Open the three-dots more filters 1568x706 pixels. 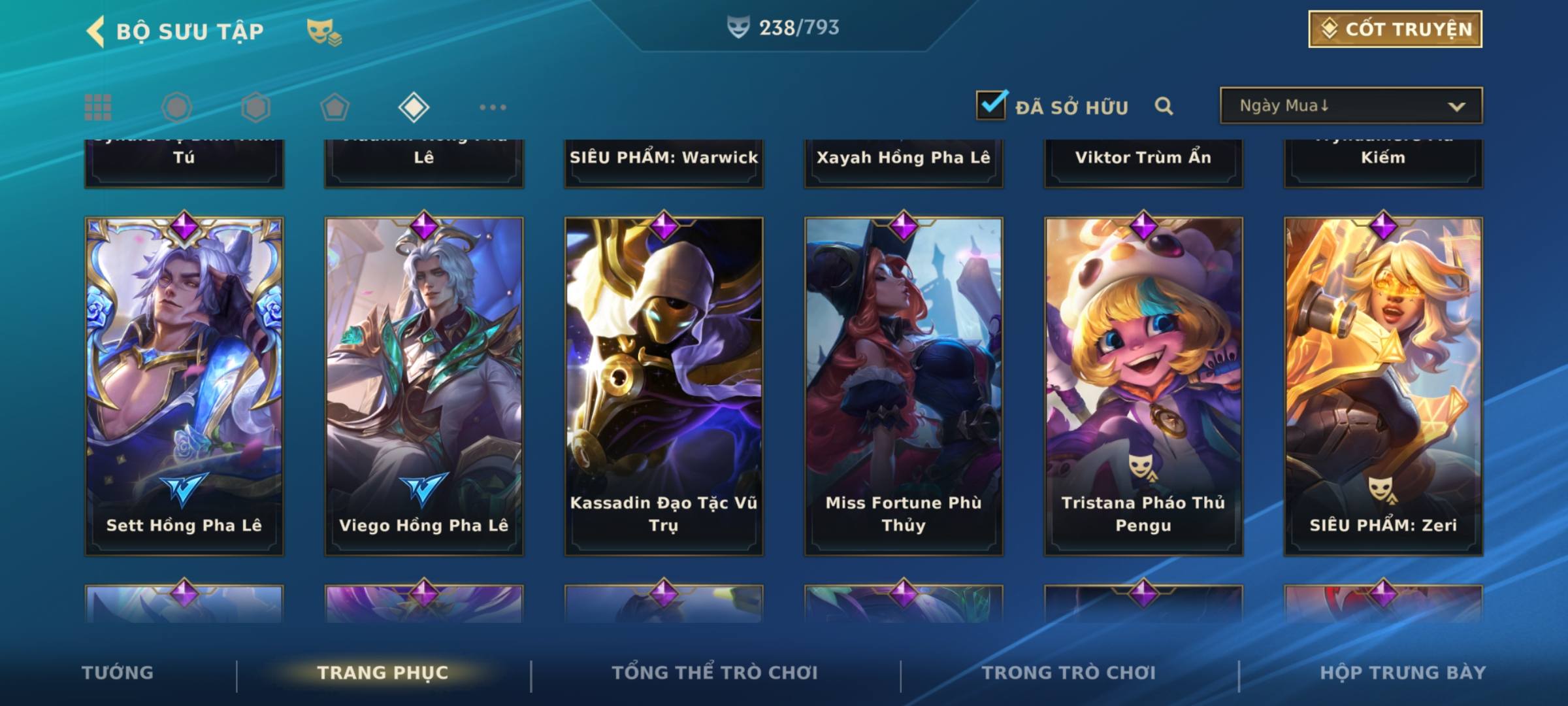(493, 107)
